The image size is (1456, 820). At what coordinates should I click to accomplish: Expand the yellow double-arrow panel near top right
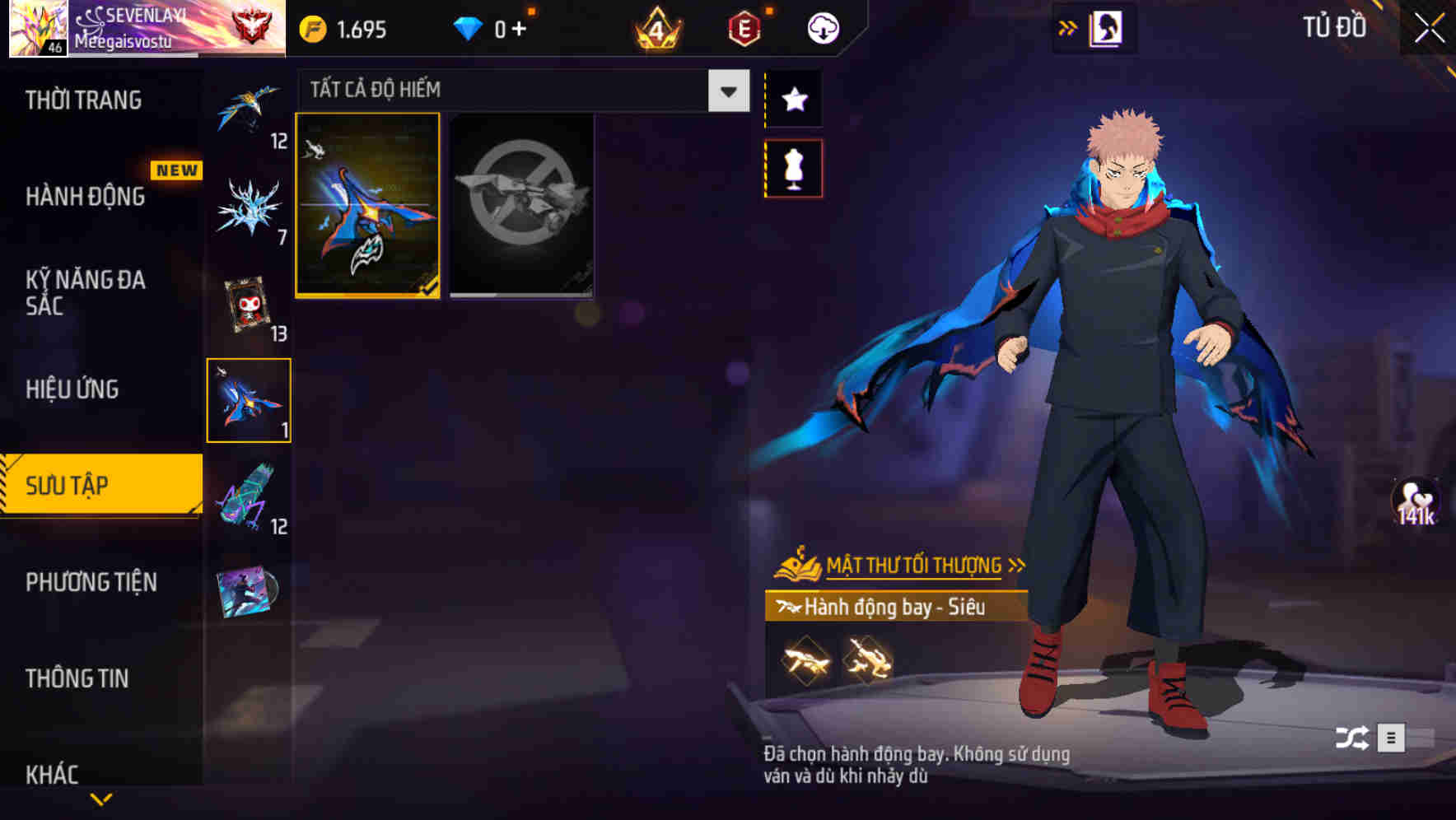tap(1068, 27)
